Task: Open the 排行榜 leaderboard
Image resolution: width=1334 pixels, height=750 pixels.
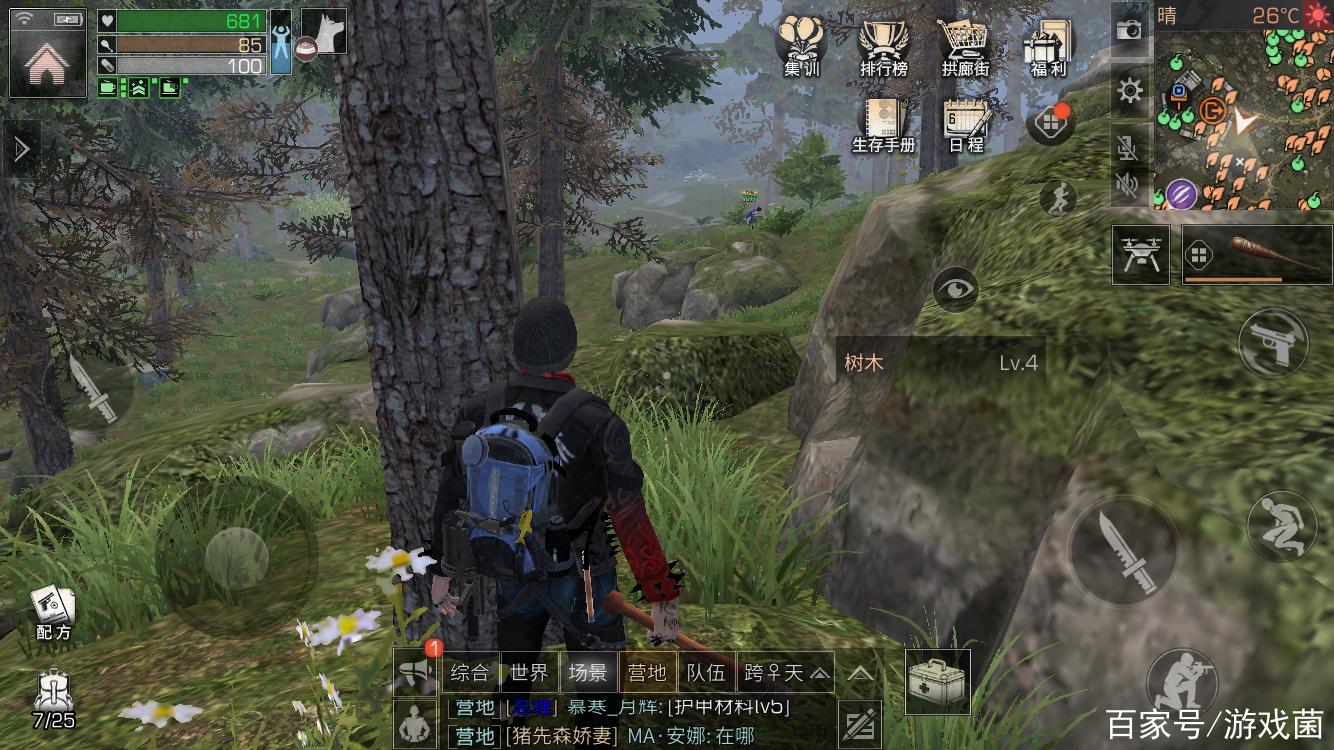Action: pos(883,46)
